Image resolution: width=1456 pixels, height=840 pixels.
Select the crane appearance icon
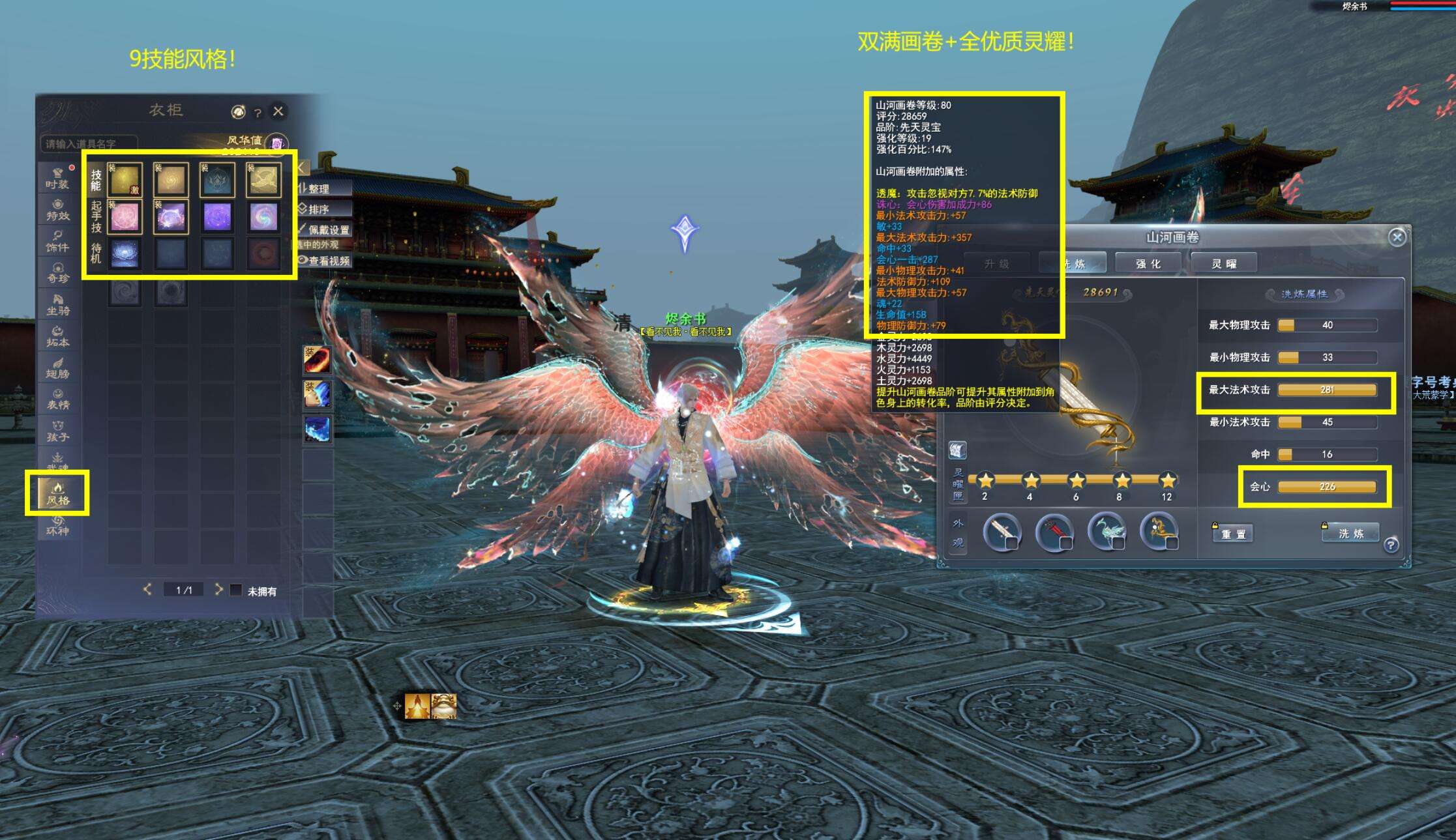click(x=1107, y=530)
